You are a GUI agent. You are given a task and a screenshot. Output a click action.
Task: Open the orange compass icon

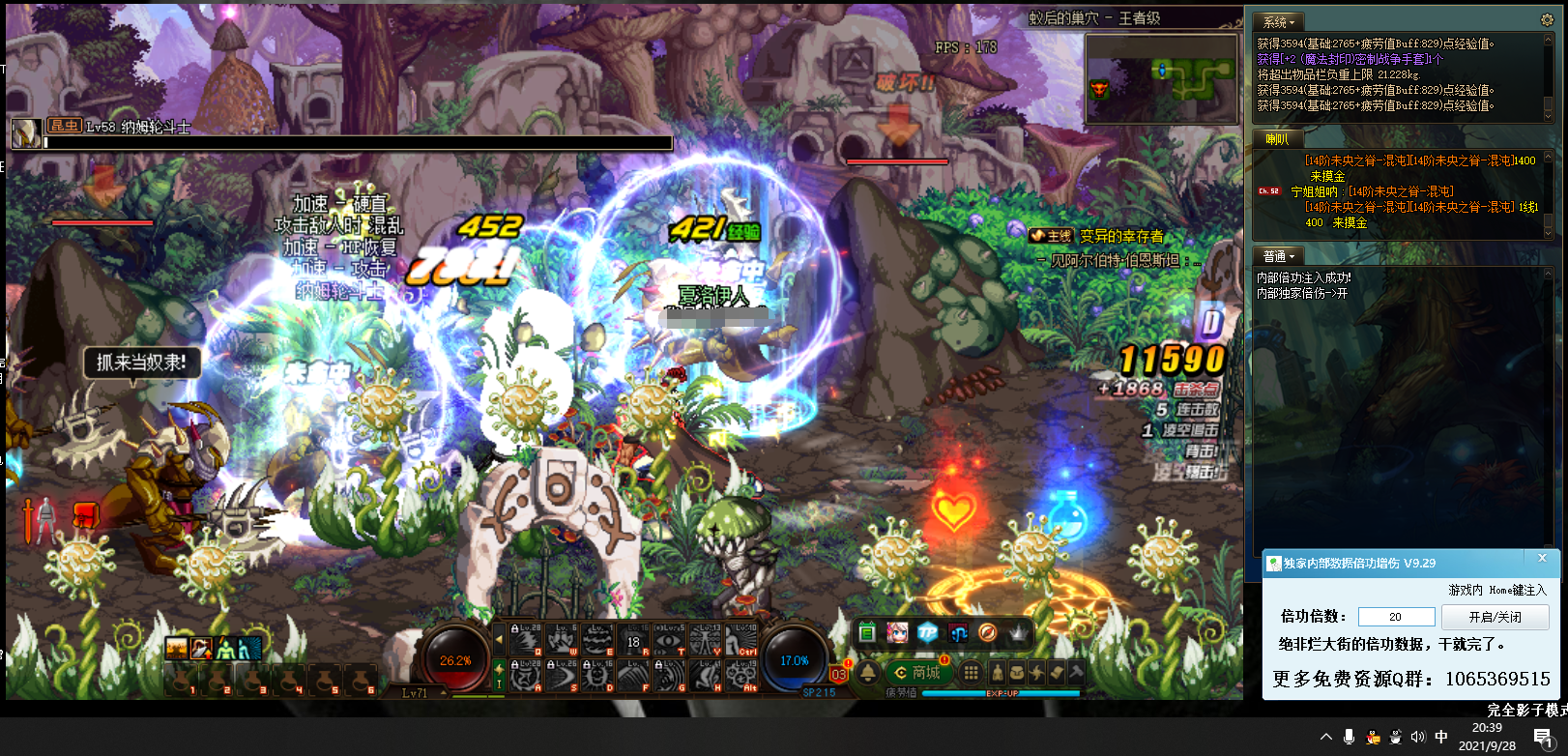click(x=987, y=633)
